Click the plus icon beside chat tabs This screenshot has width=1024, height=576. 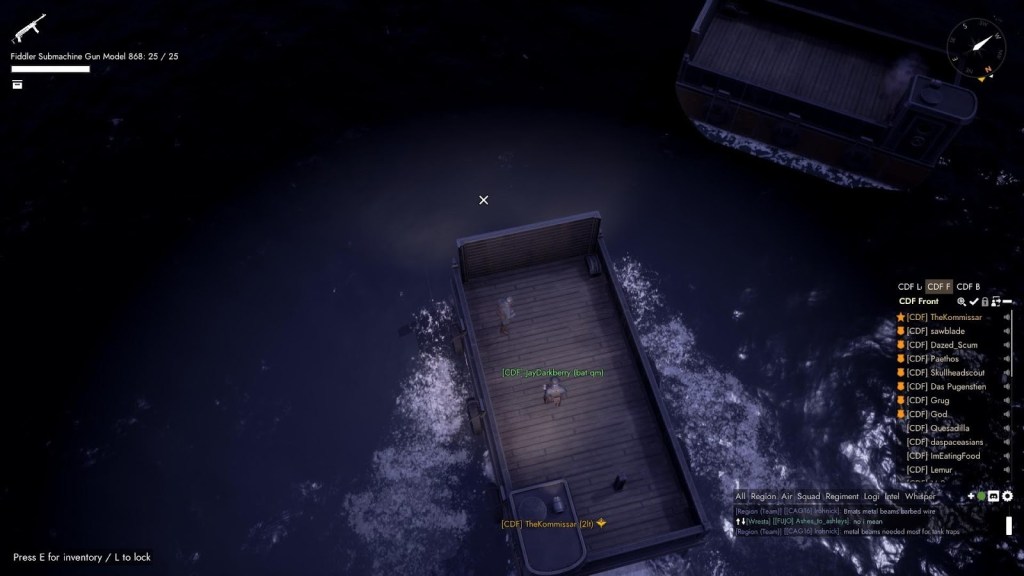pos(970,496)
